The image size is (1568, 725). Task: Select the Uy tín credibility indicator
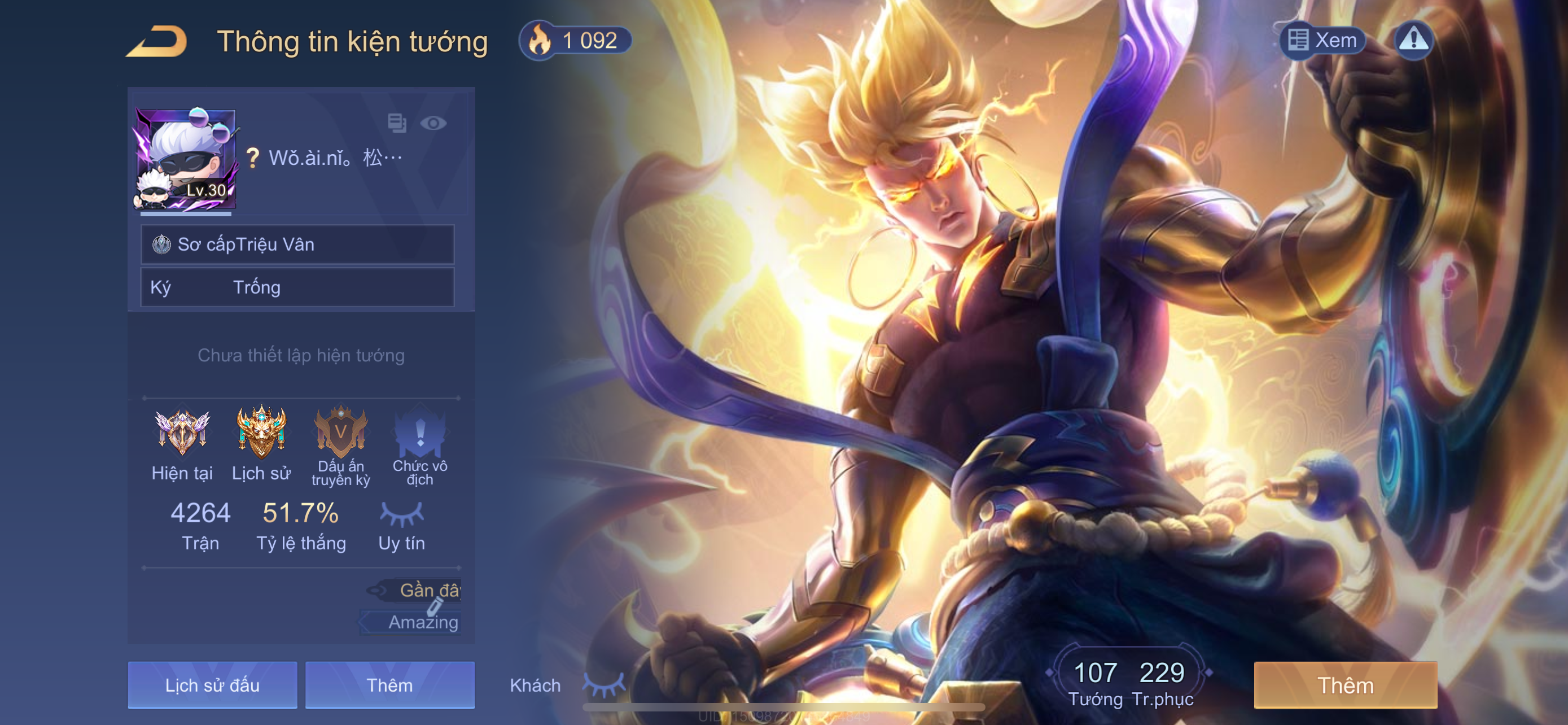click(402, 525)
